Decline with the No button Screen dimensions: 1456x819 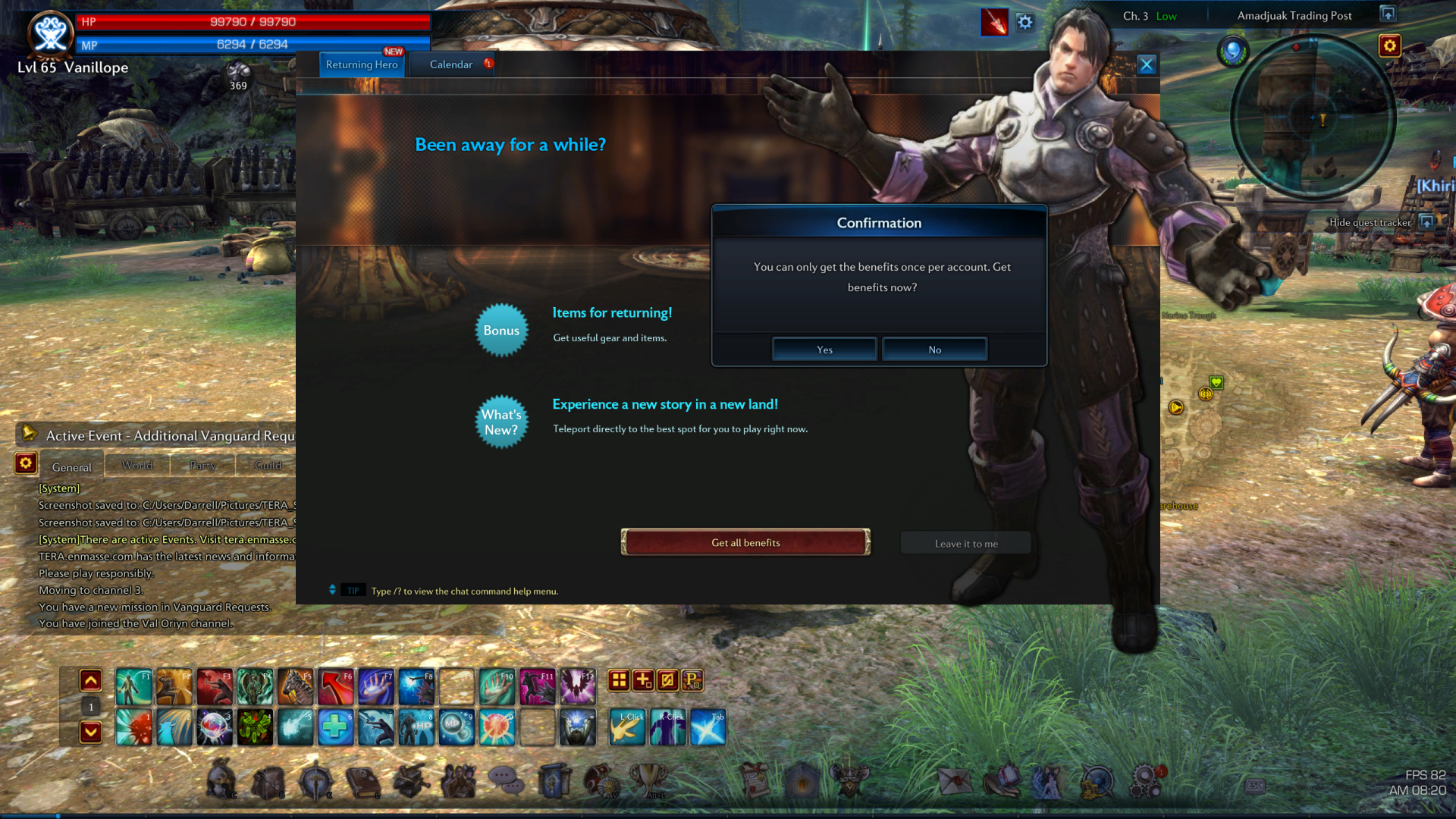[x=934, y=350]
